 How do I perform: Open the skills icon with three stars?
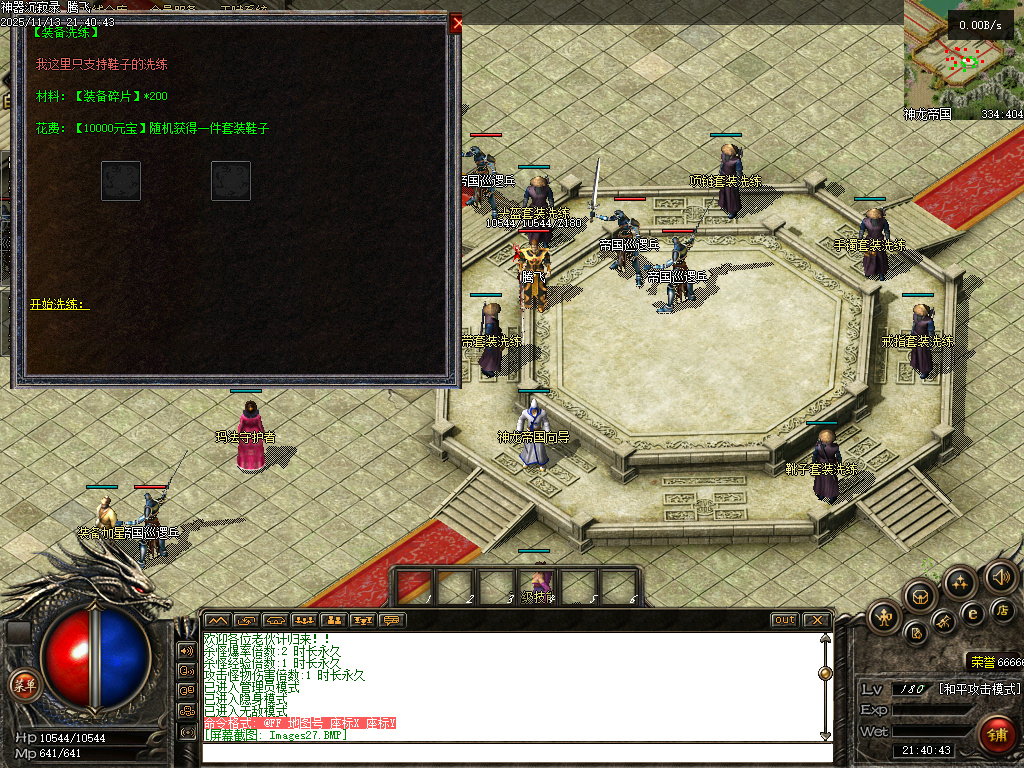pyautogui.click(x=960, y=583)
